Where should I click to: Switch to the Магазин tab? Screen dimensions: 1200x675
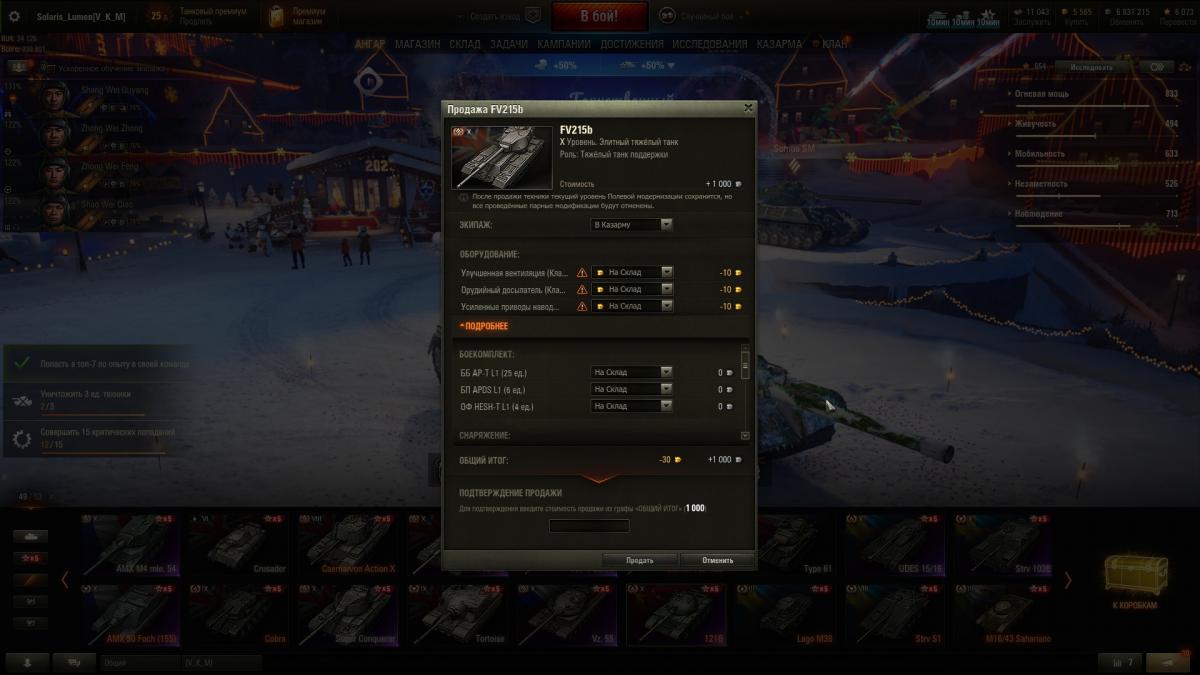pyautogui.click(x=417, y=44)
